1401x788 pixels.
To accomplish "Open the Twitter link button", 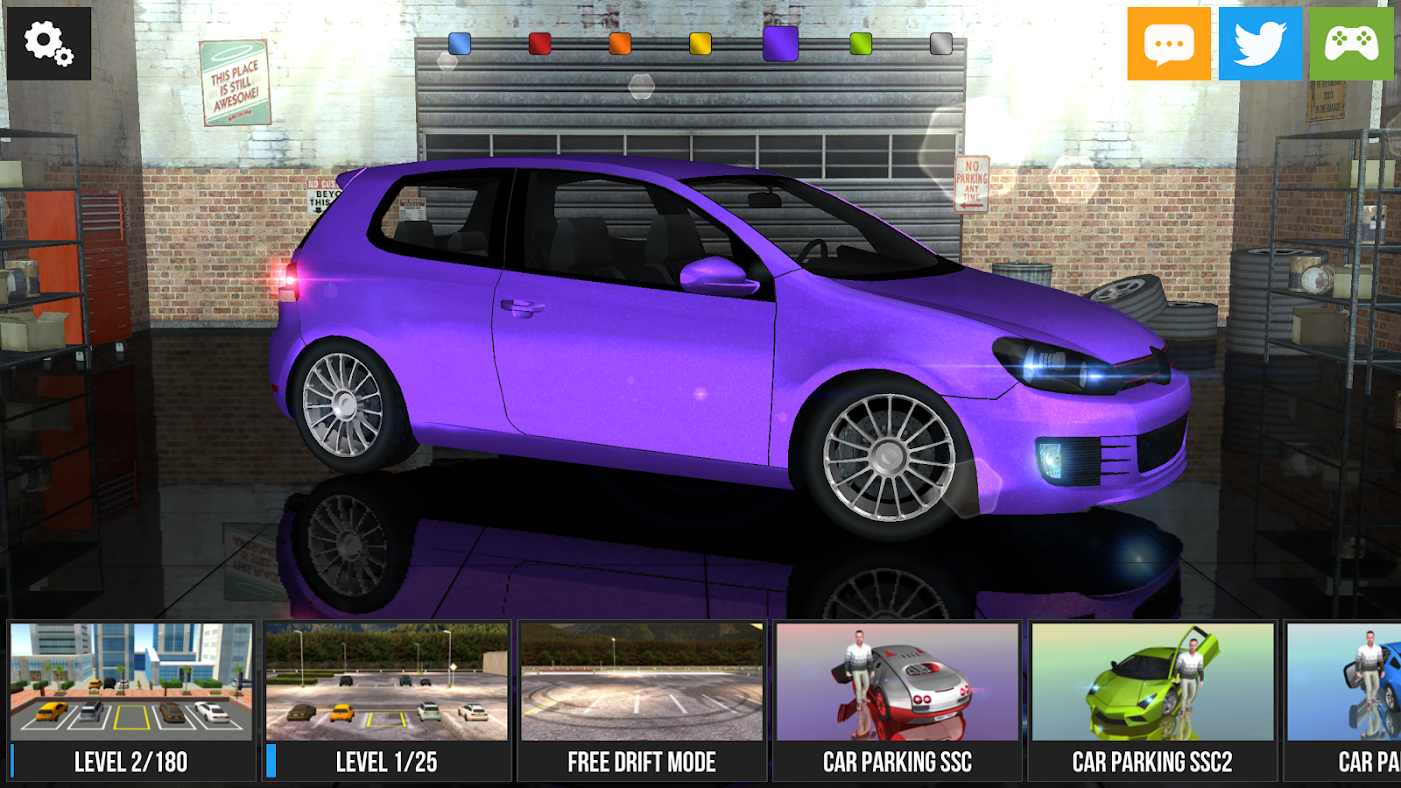I will tap(1260, 43).
